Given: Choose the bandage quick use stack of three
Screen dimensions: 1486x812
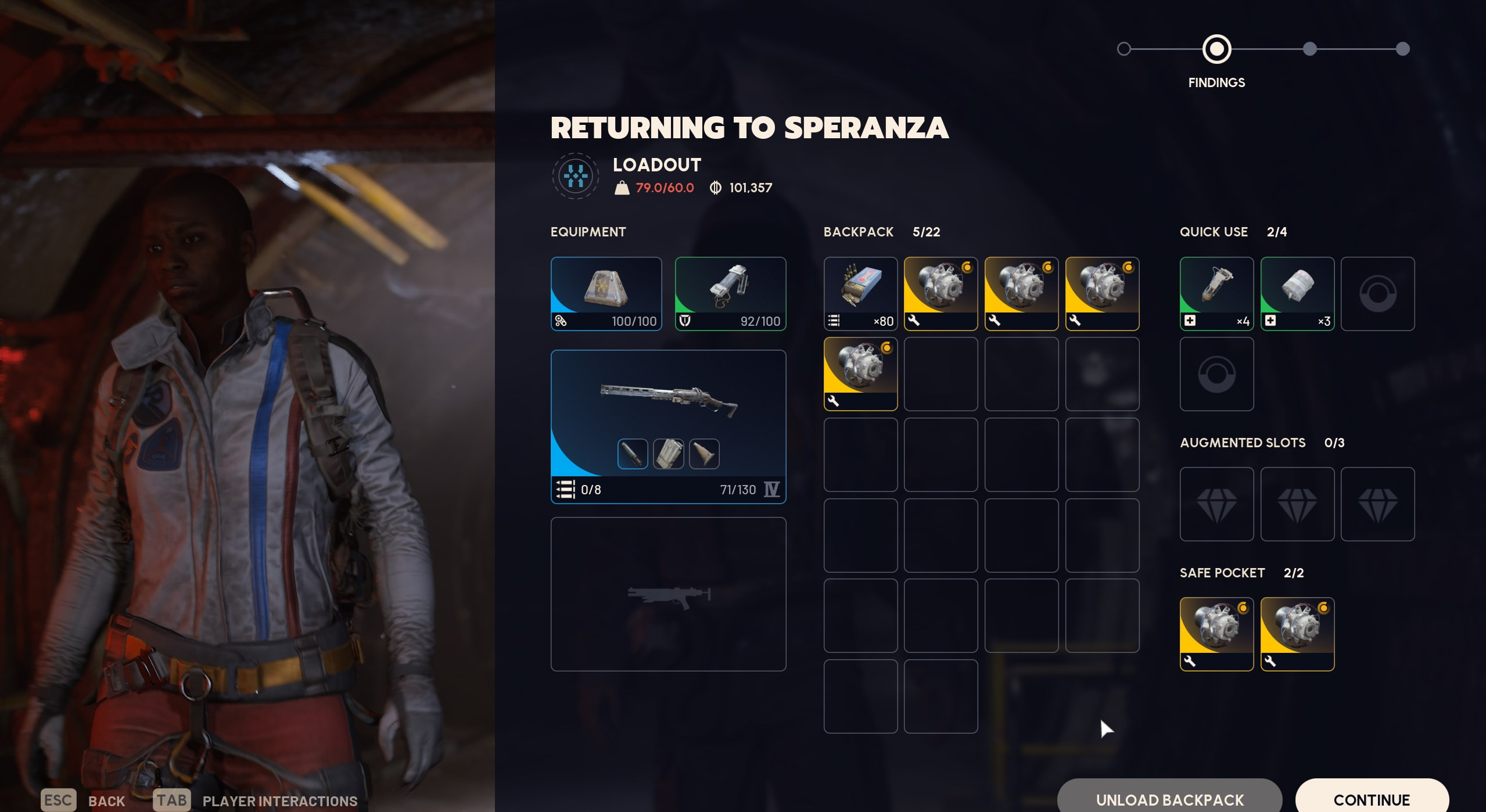Looking at the screenshot, I should click(1297, 293).
